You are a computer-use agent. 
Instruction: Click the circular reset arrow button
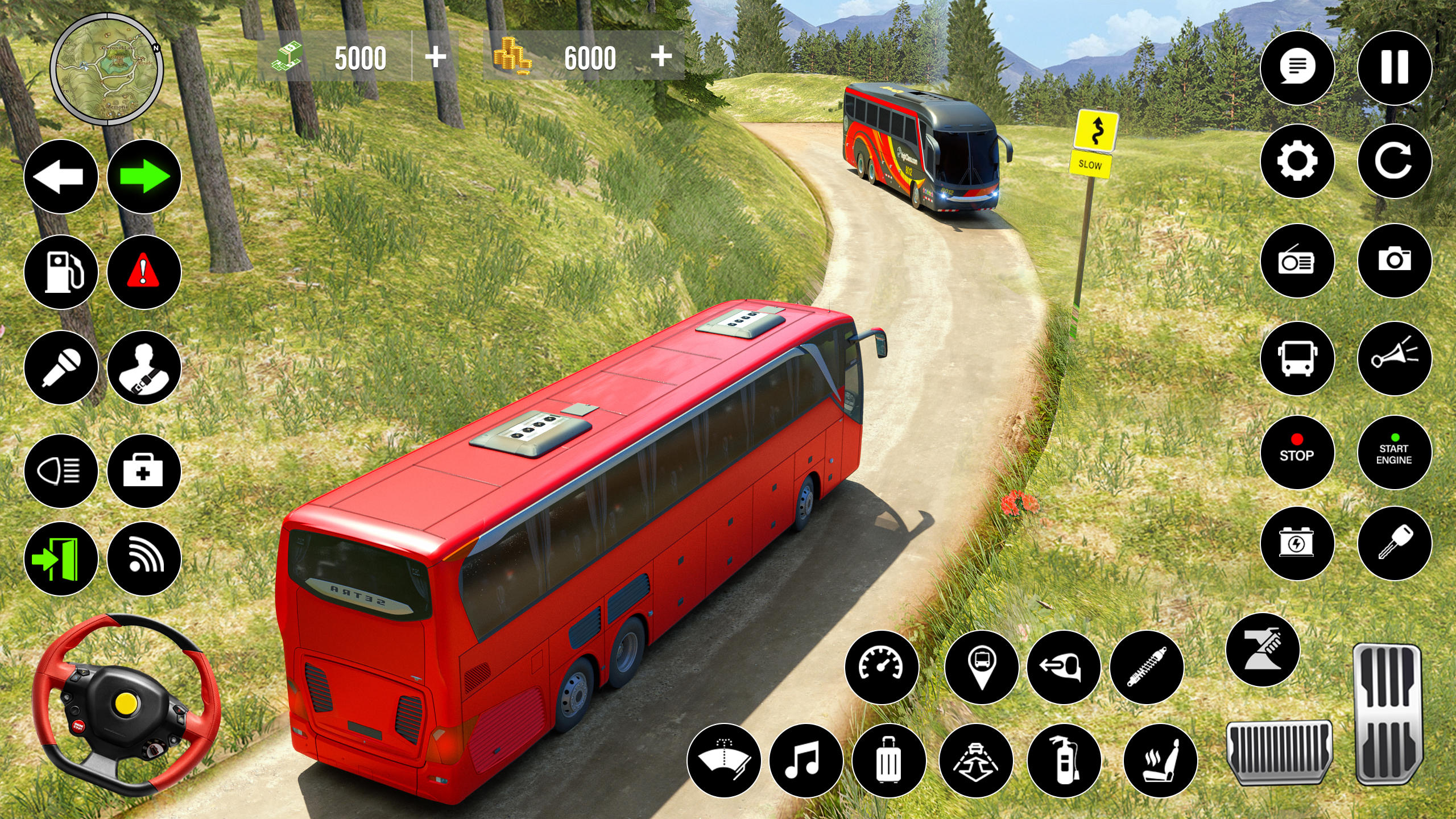1394,161
